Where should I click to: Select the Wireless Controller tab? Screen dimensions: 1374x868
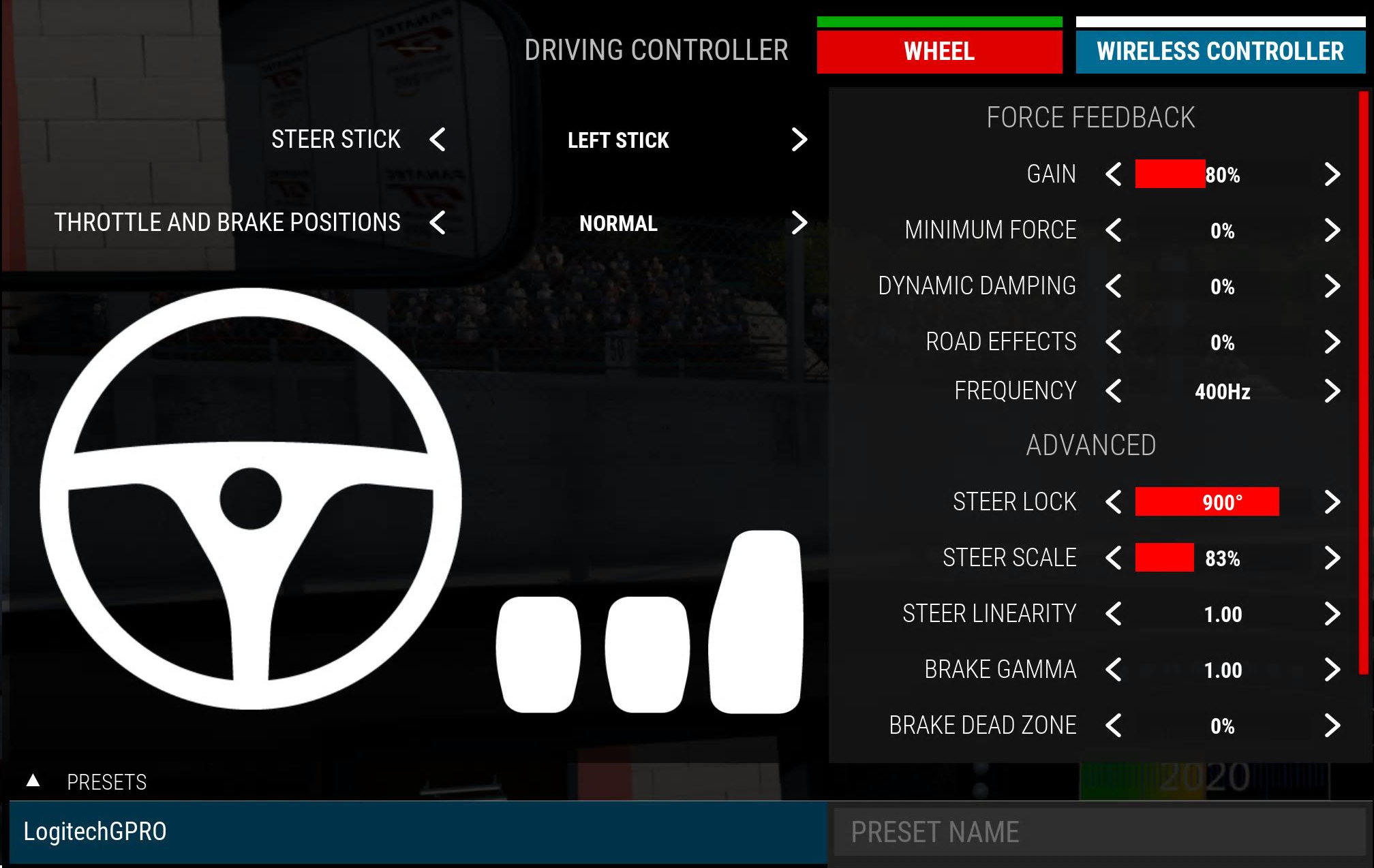(x=1220, y=51)
